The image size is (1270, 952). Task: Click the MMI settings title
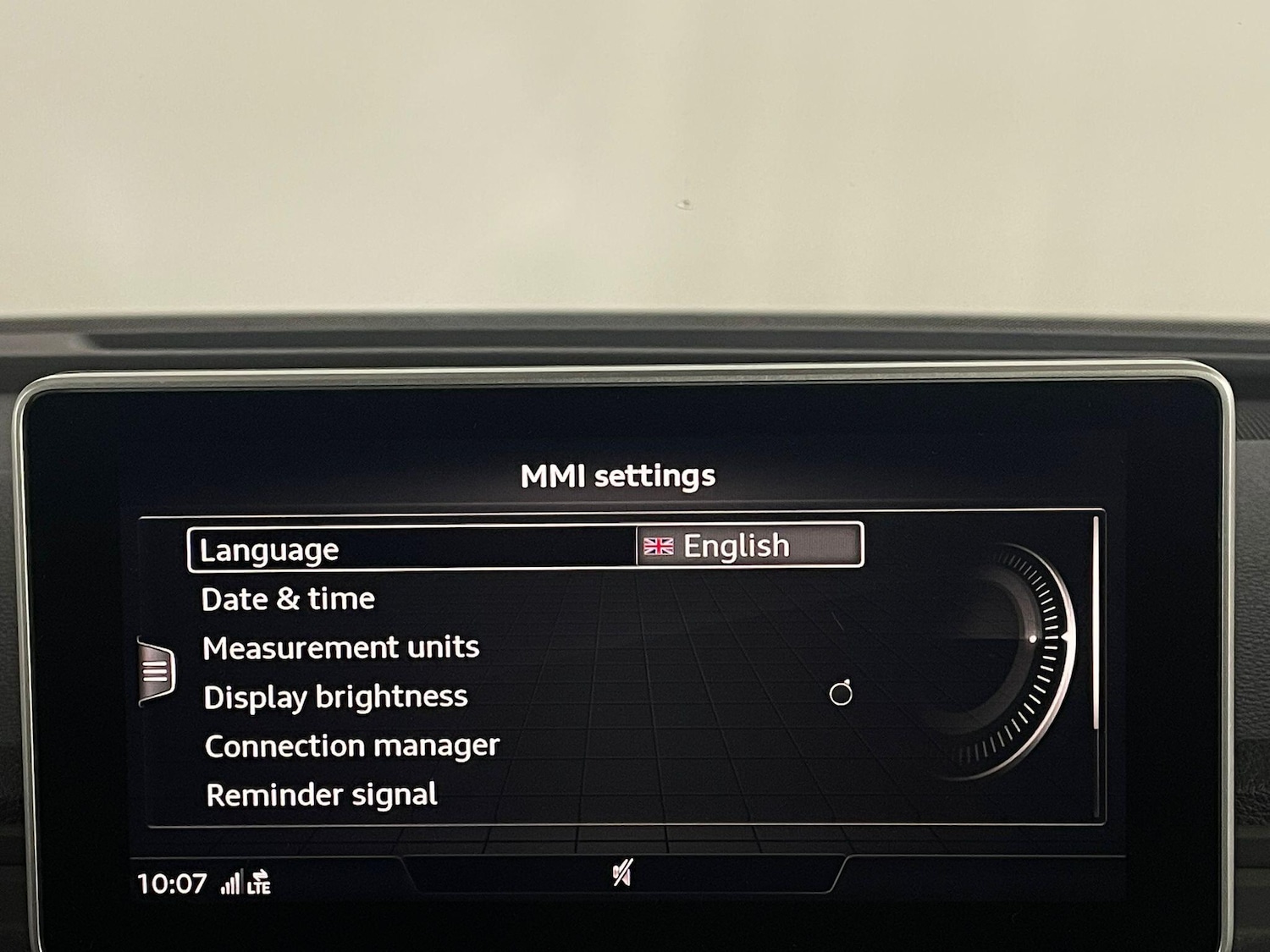pos(617,475)
